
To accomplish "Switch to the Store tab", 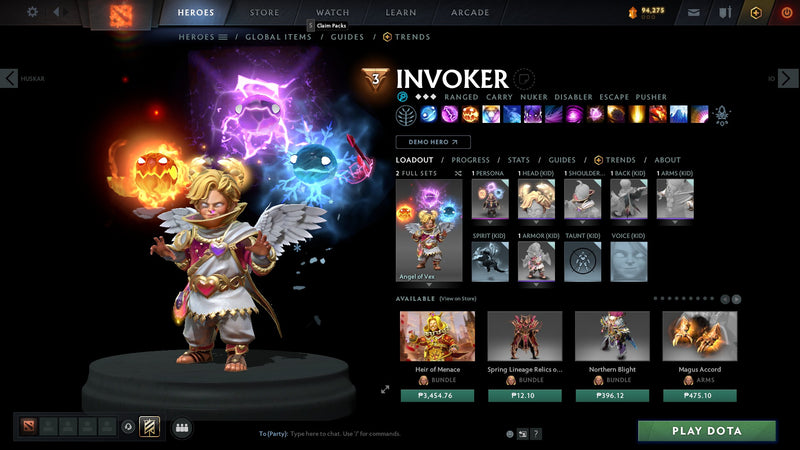I will (x=264, y=13).
